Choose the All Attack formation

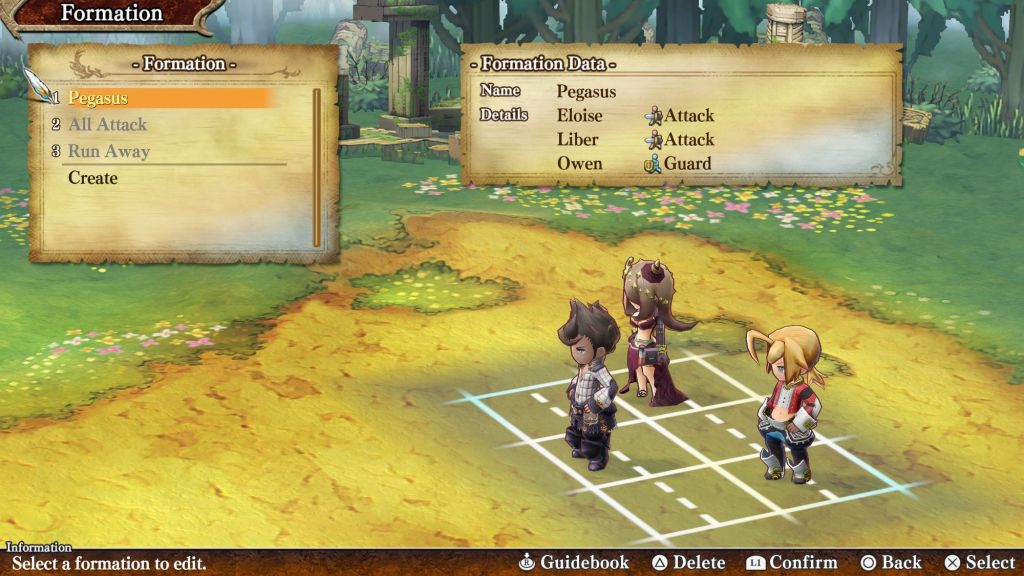[107, 125]
